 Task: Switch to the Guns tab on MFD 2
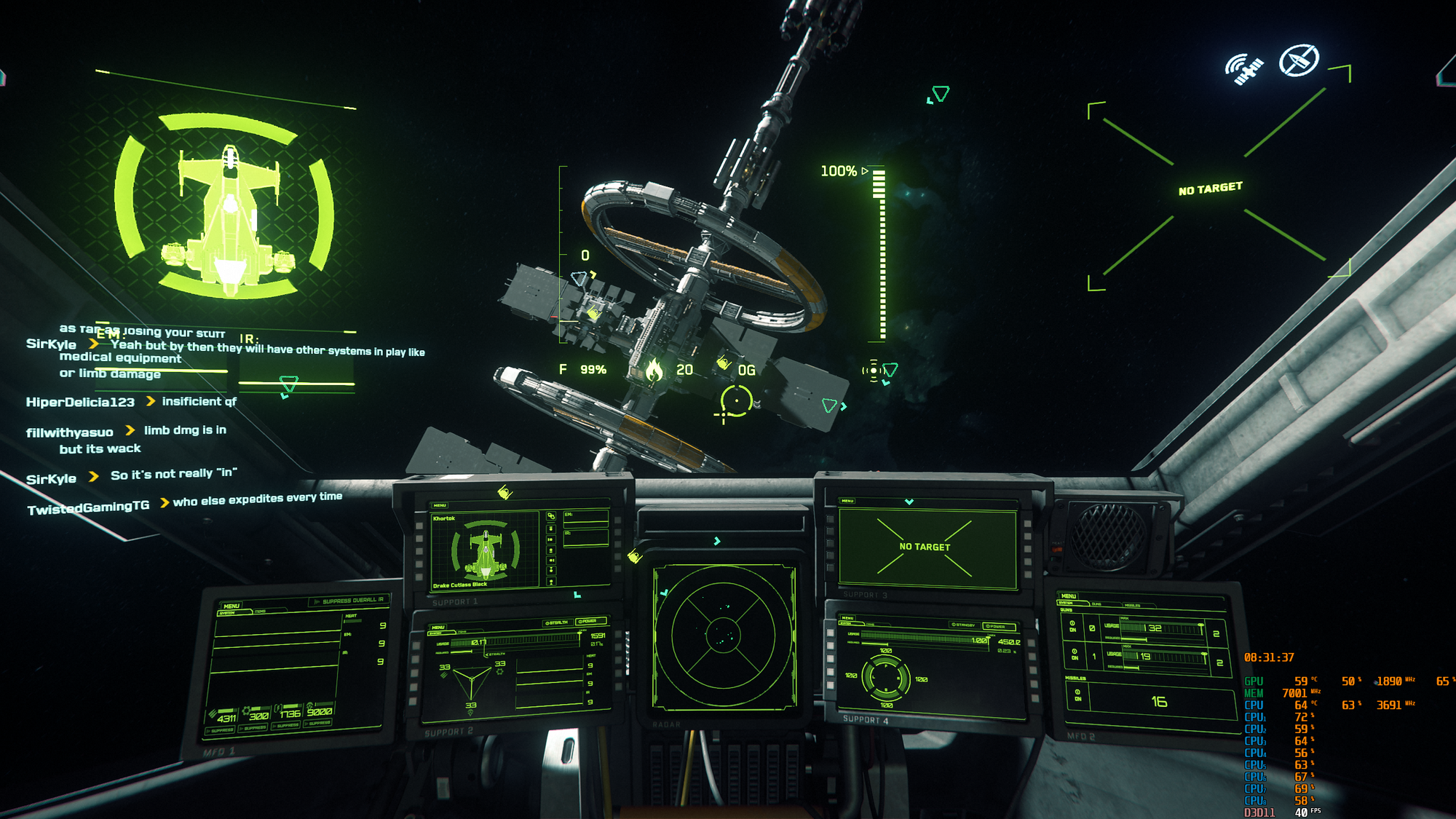1096,604
